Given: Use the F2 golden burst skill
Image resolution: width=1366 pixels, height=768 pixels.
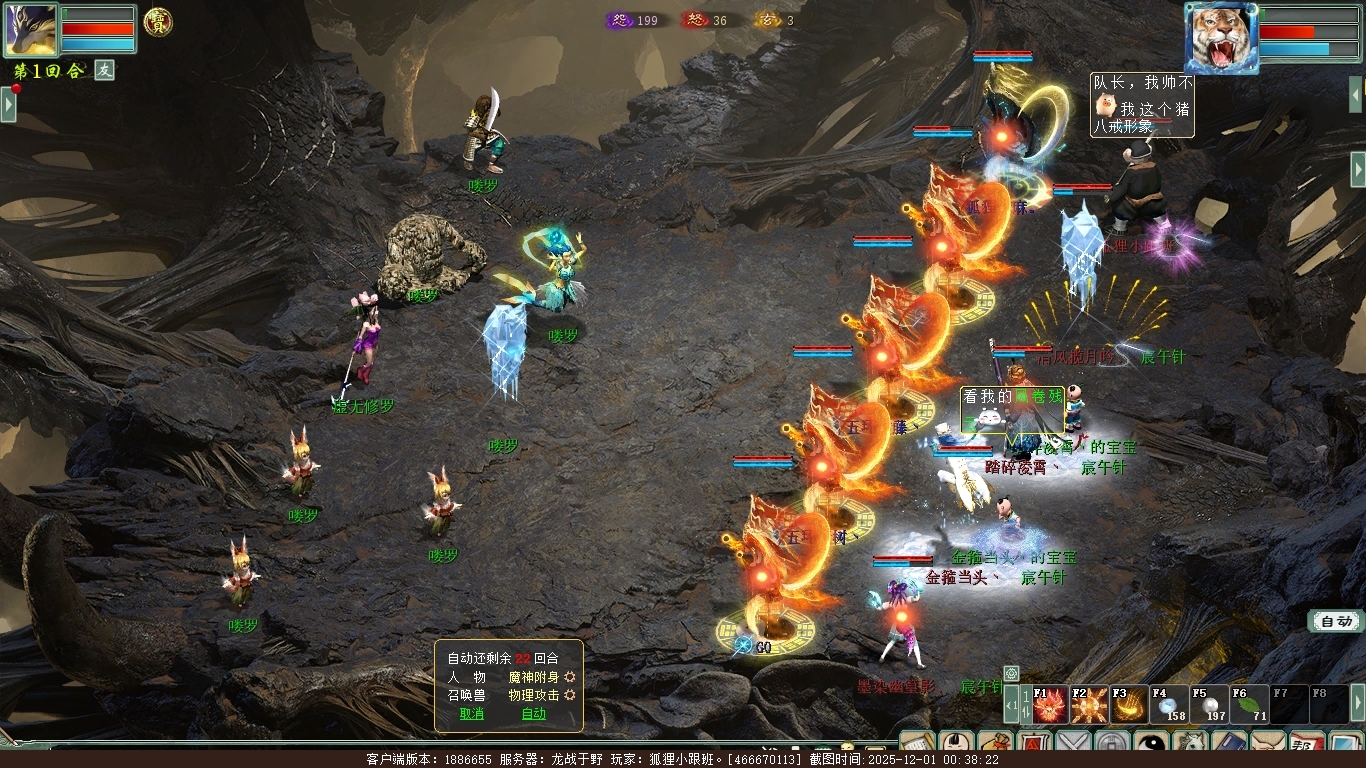Looking at the screenshot, I should [1090, 705].
